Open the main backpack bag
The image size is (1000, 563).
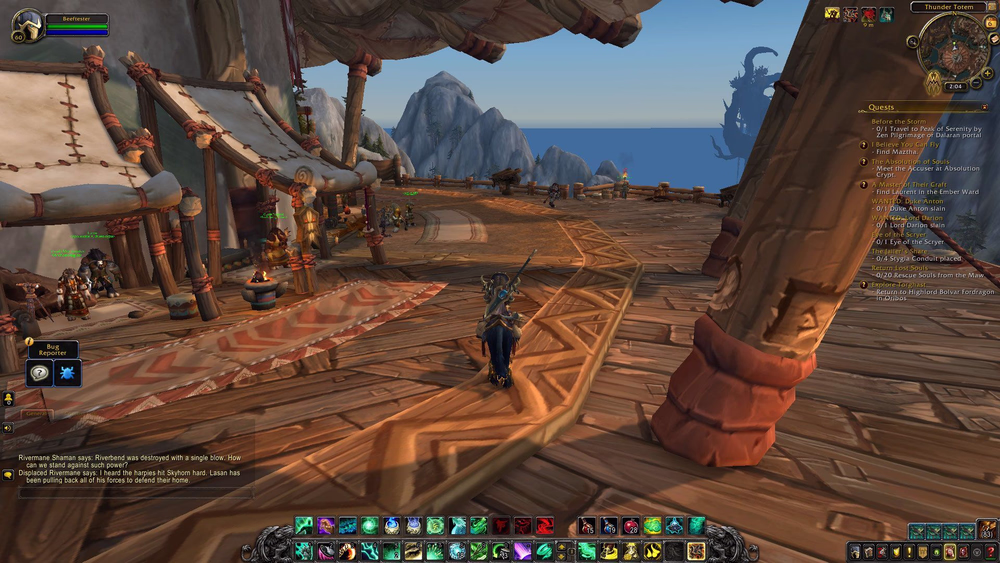tap(987, 529)
